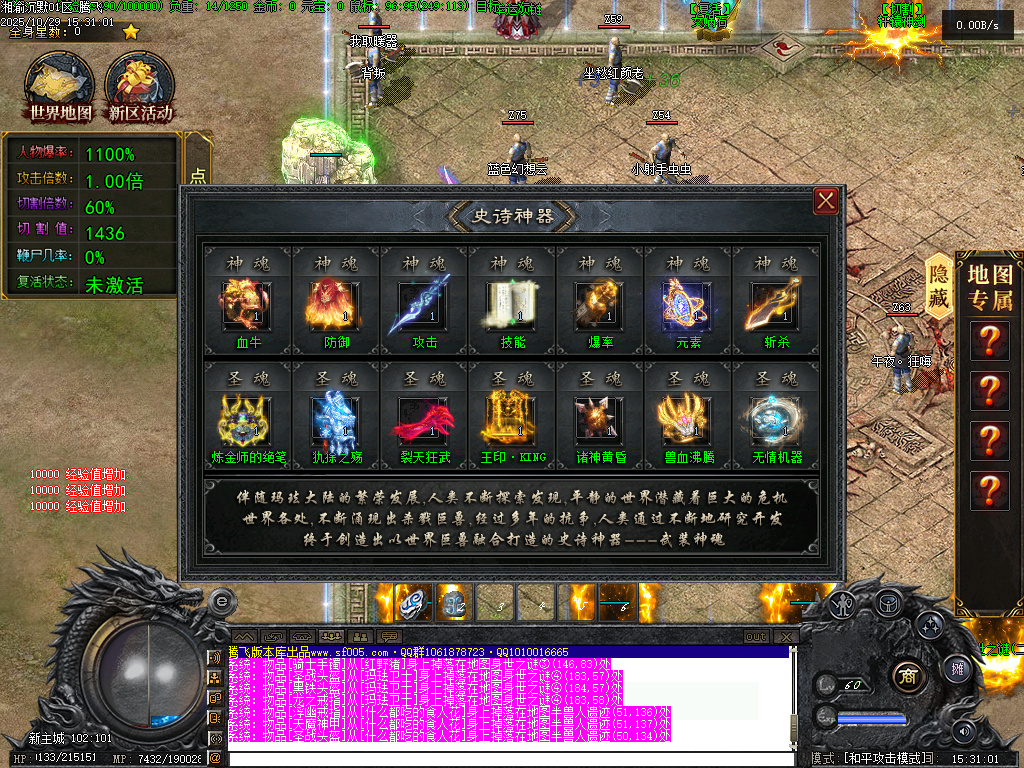Select the 元素 artifact slot
The image size is (1024, 768).
tap(687, 306)
